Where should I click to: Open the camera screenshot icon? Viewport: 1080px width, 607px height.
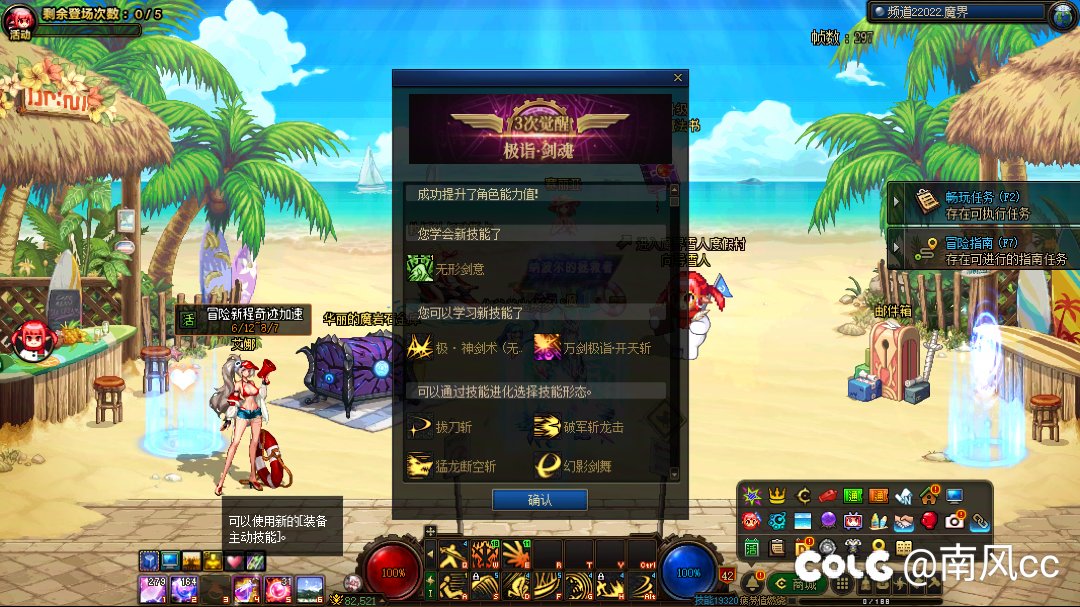coord(954,520)
